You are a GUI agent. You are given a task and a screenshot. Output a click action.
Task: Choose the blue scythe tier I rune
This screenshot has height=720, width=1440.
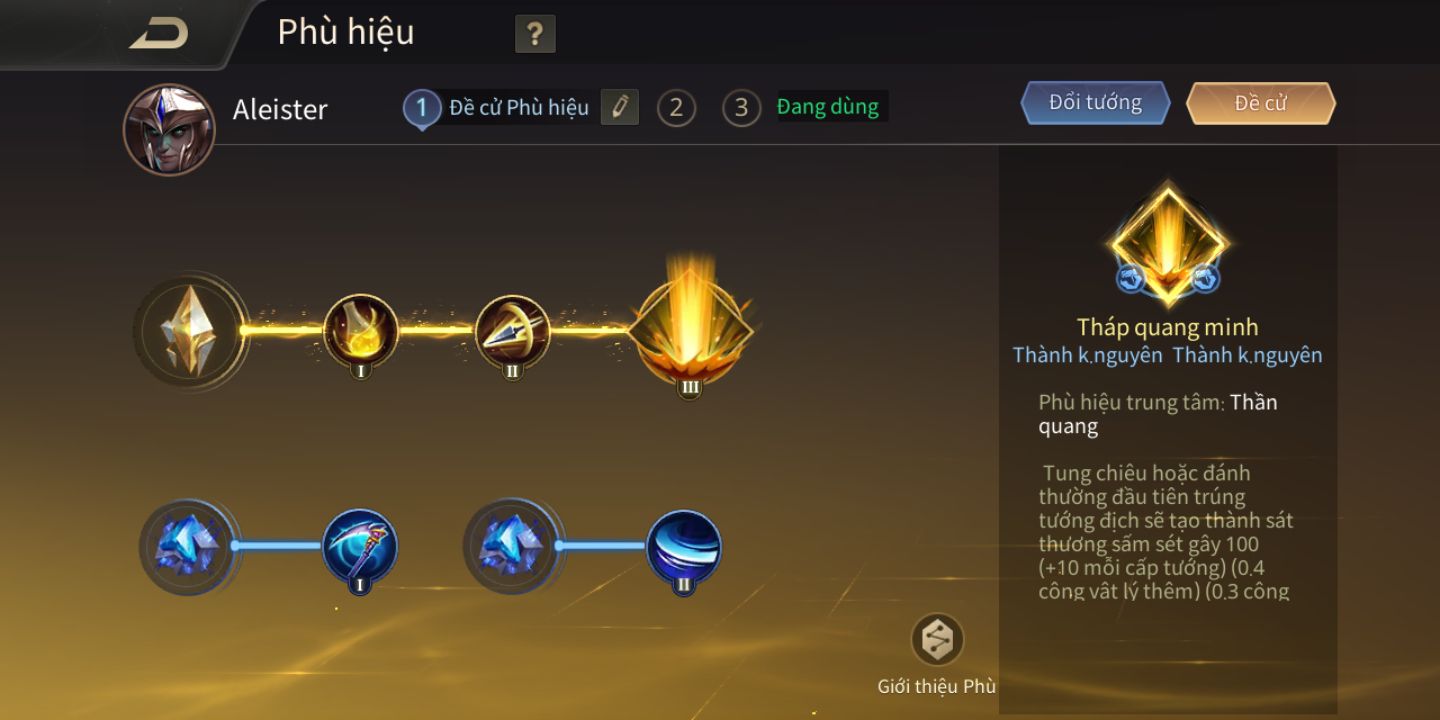360,546
